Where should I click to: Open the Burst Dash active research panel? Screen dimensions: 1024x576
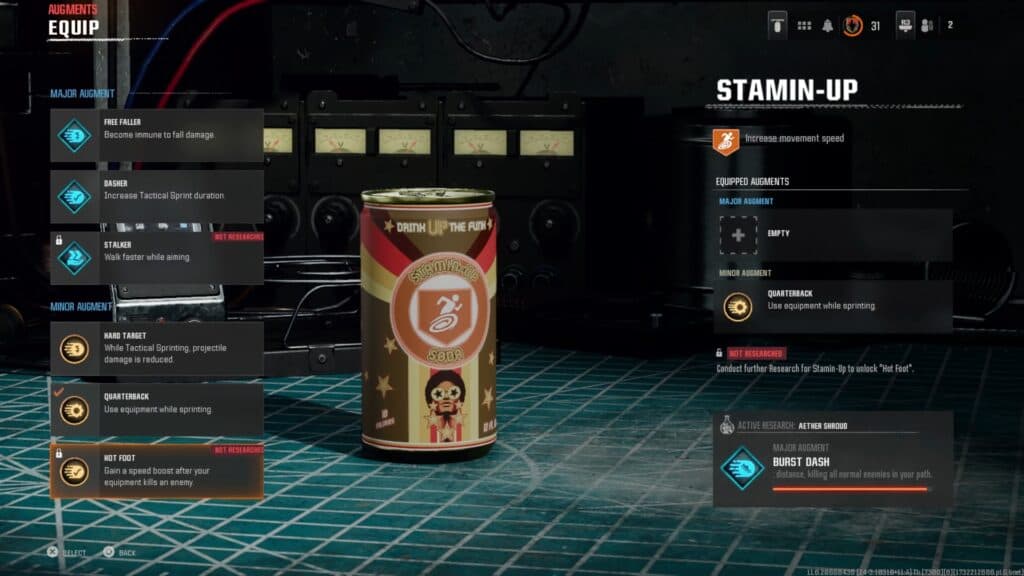coord(832,466)
